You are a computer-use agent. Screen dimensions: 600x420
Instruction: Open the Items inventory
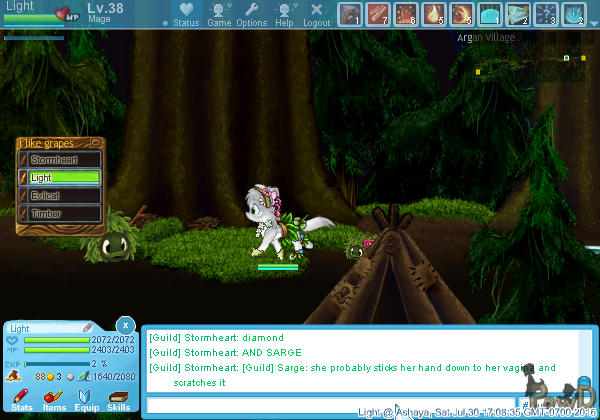click(54, 401)
